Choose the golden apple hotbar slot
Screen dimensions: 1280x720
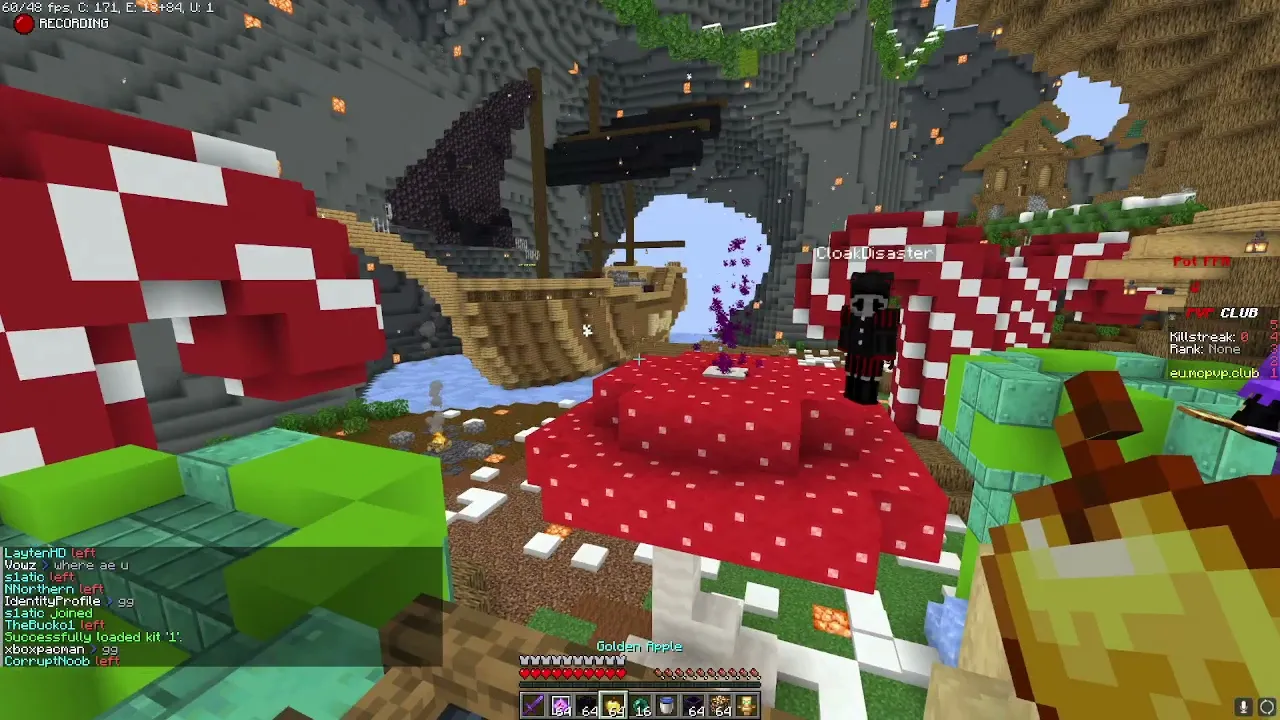pos(613,706)
